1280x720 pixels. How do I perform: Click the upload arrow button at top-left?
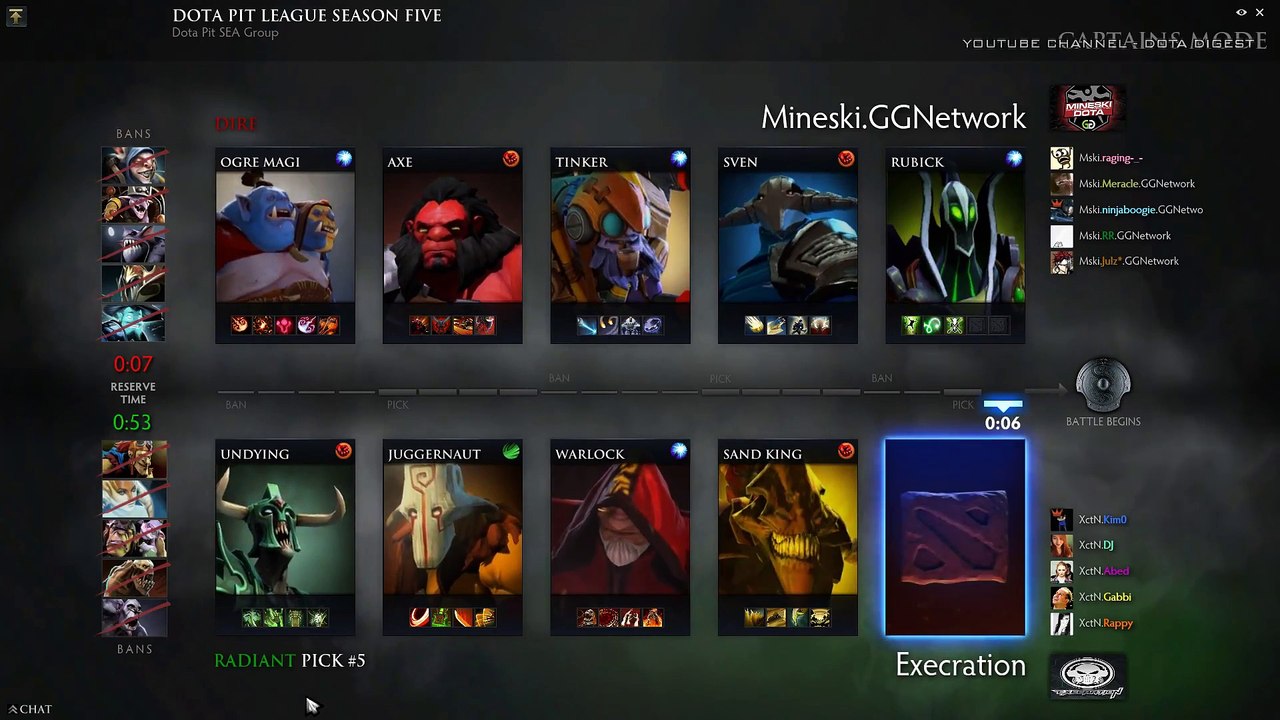(x=16, y=16)
